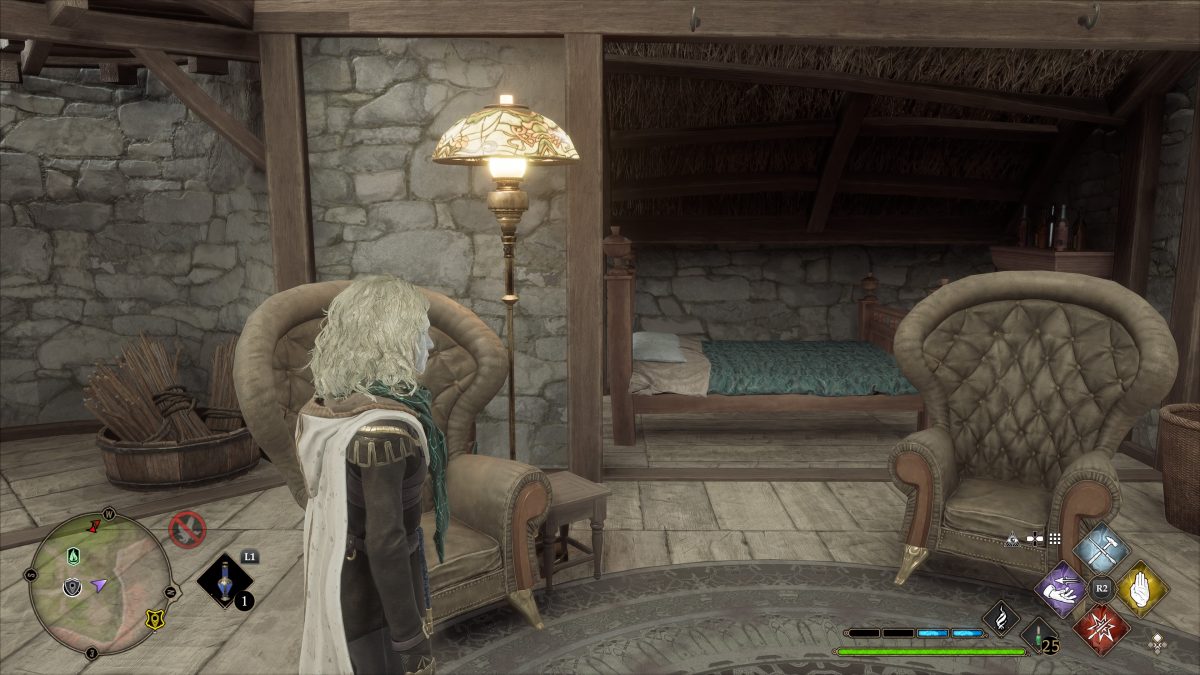Cast the purple summoning hand spell
1200x675 pixels.
tap(1061, 588)
